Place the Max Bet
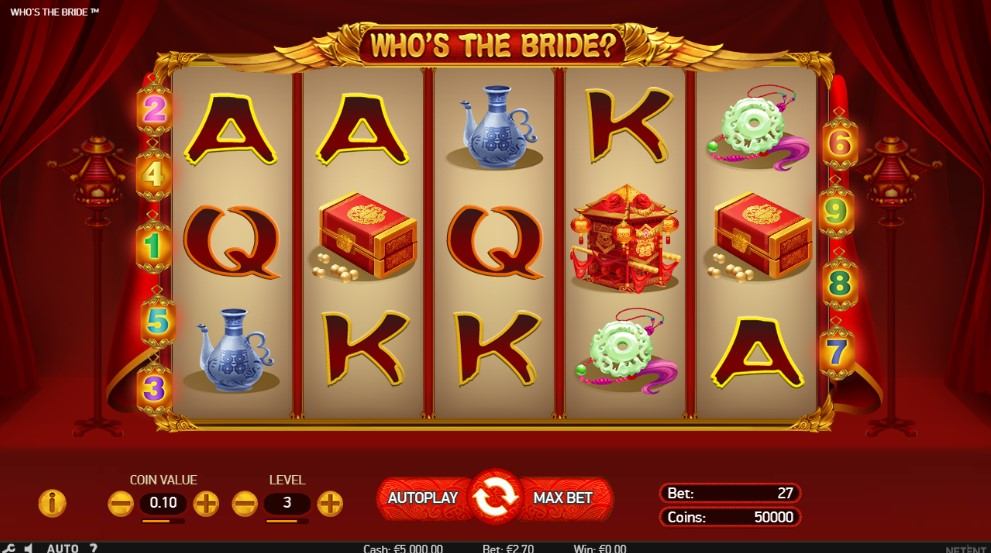The width and height of the screenshot is (991, 553). (x=563, y=497)
